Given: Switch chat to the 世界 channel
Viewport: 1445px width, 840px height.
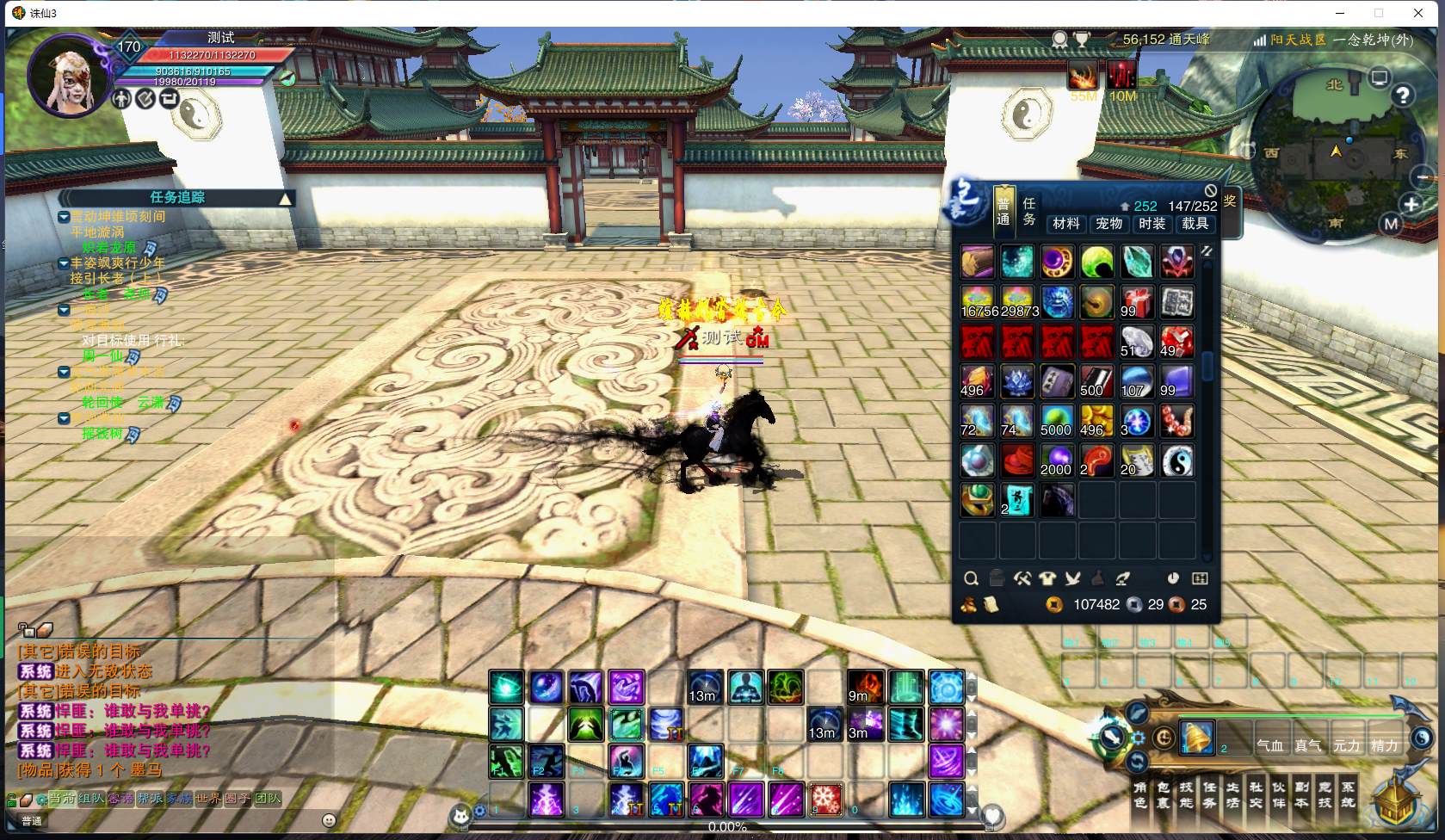Looking at the screenshot, I should 208,799.
